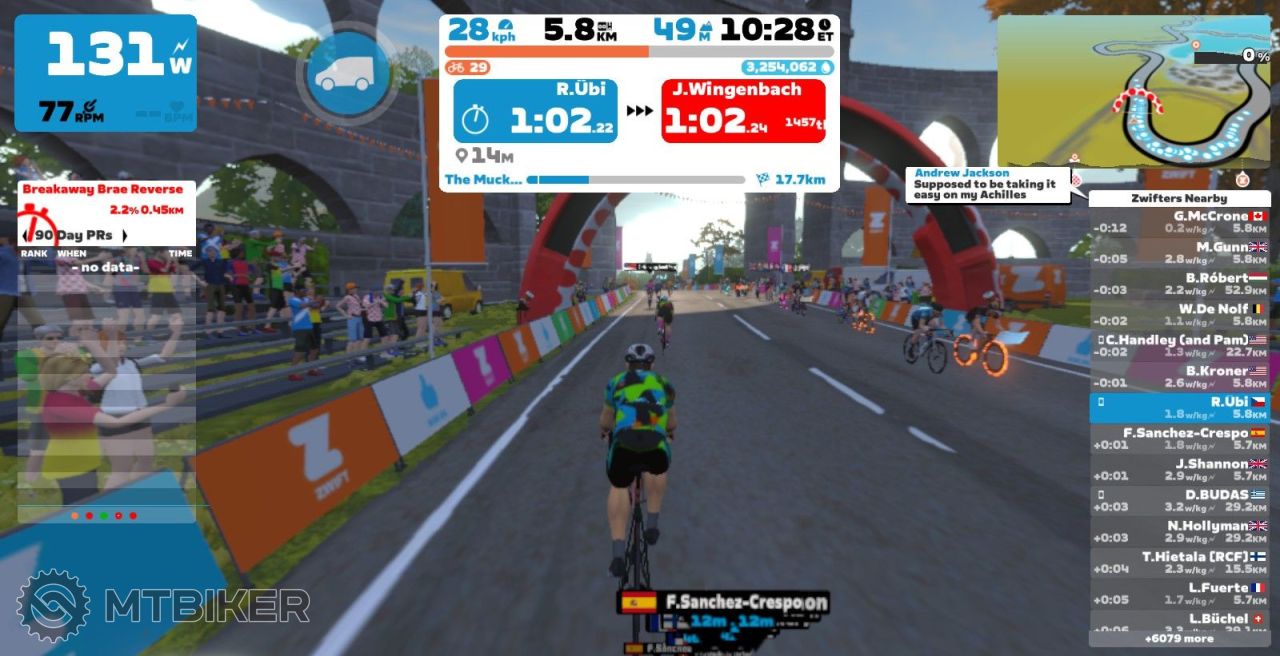Pick N.Hollyman in the nearby list
Image resolution: width=1280 pixels, height=656 pixels.
pos(1179,532)
